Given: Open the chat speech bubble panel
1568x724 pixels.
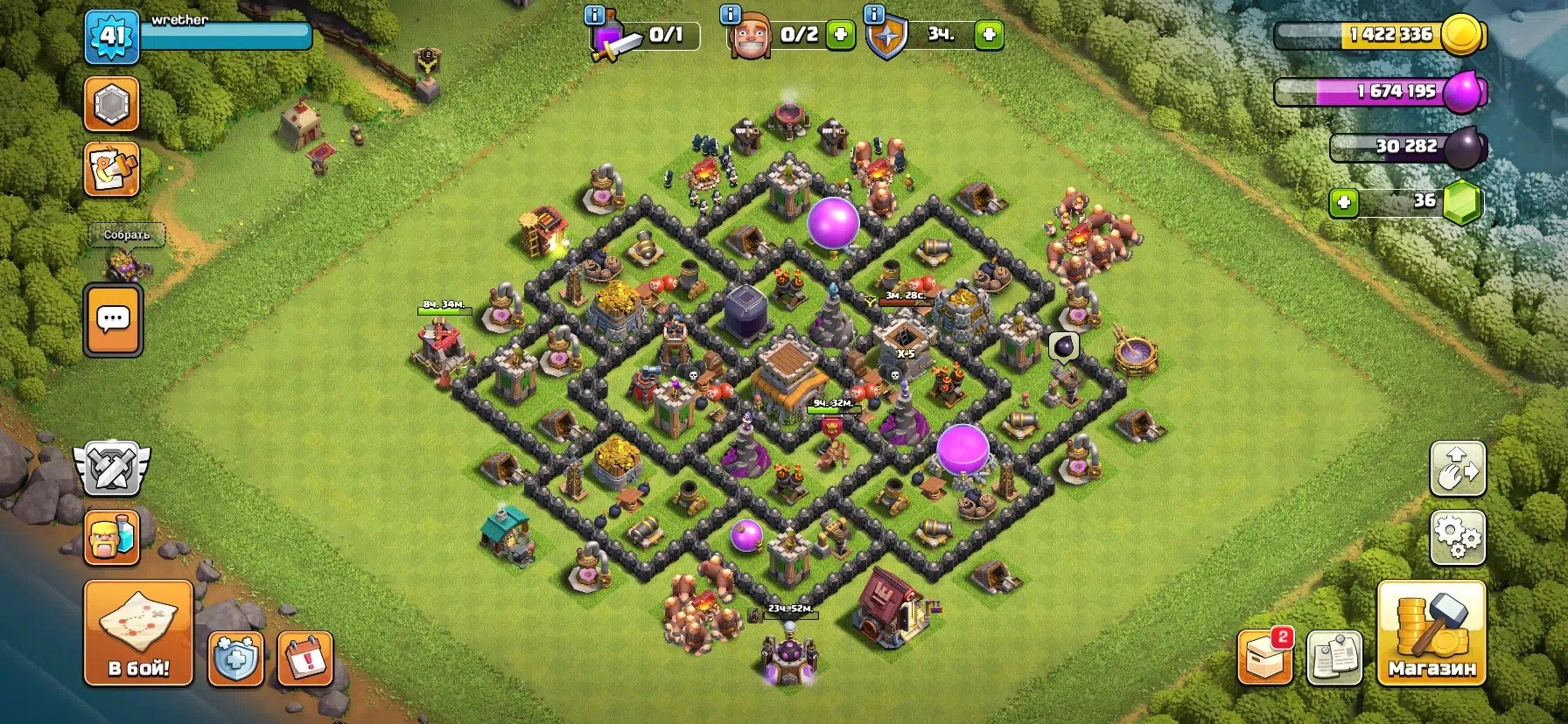Looking at the screenshot, I should click(113, 320).
